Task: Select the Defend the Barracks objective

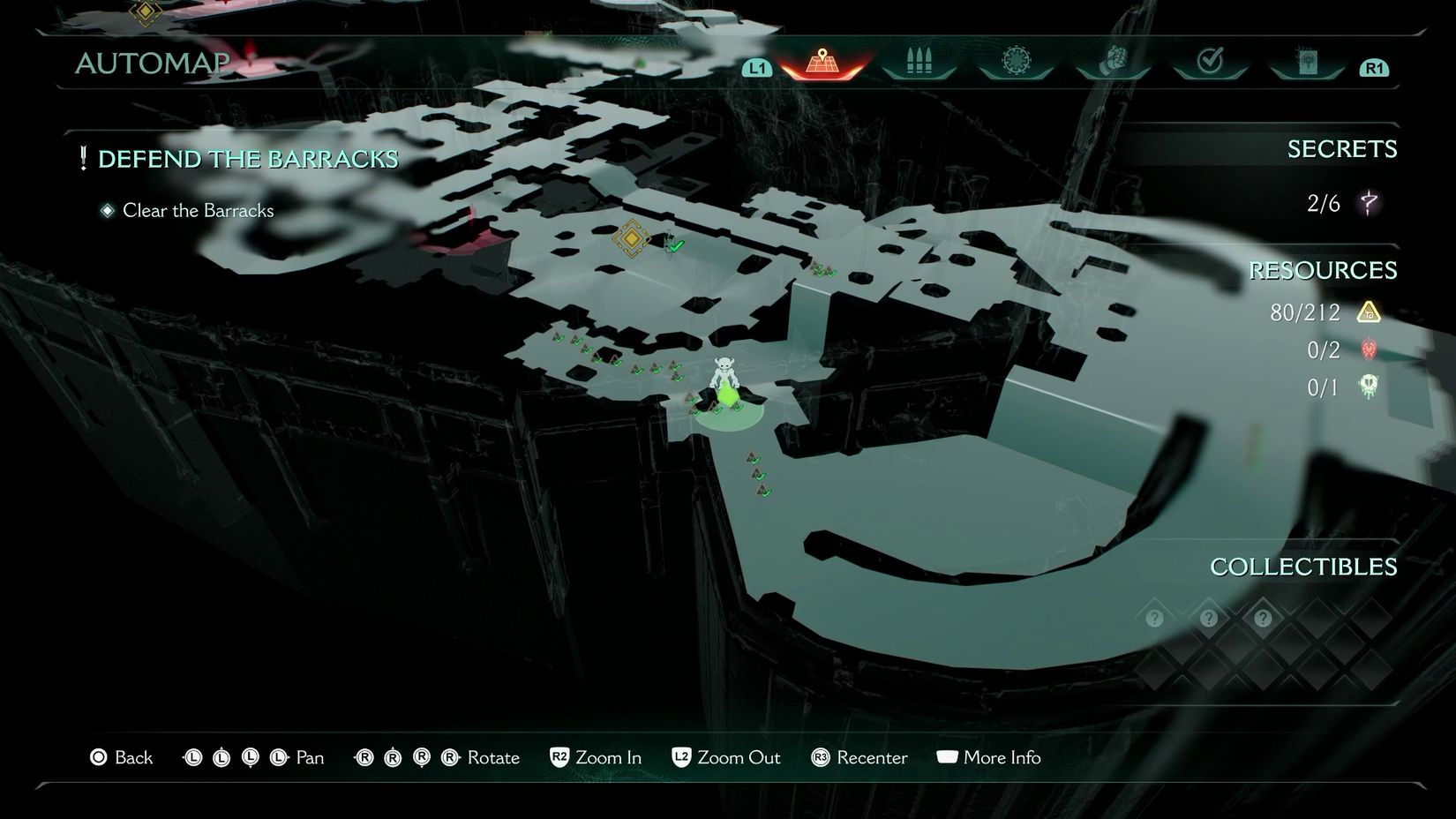Action: 247,159
